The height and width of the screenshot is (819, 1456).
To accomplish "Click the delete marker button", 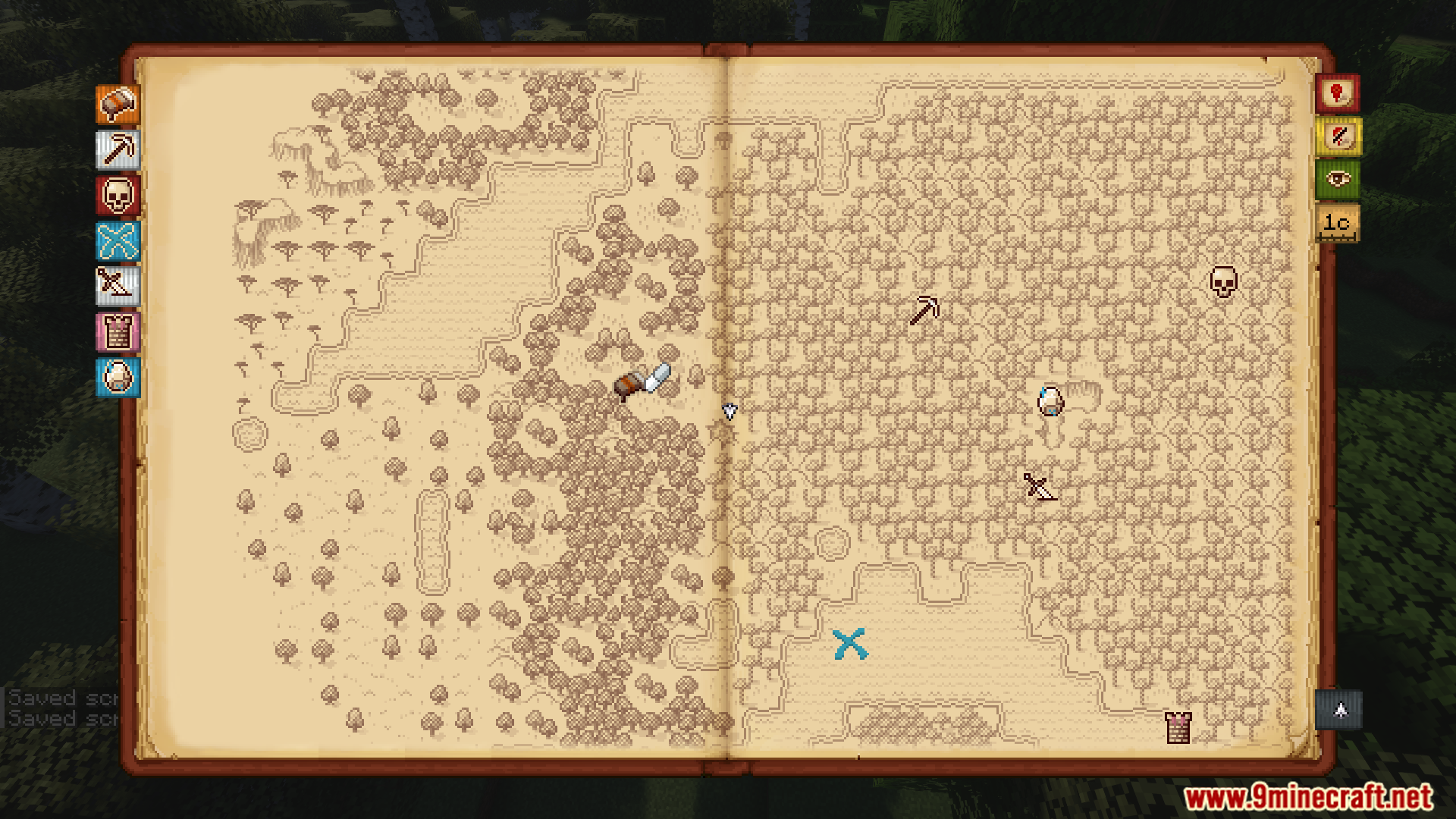I will pyautogui.click(x=1337, y=137).
